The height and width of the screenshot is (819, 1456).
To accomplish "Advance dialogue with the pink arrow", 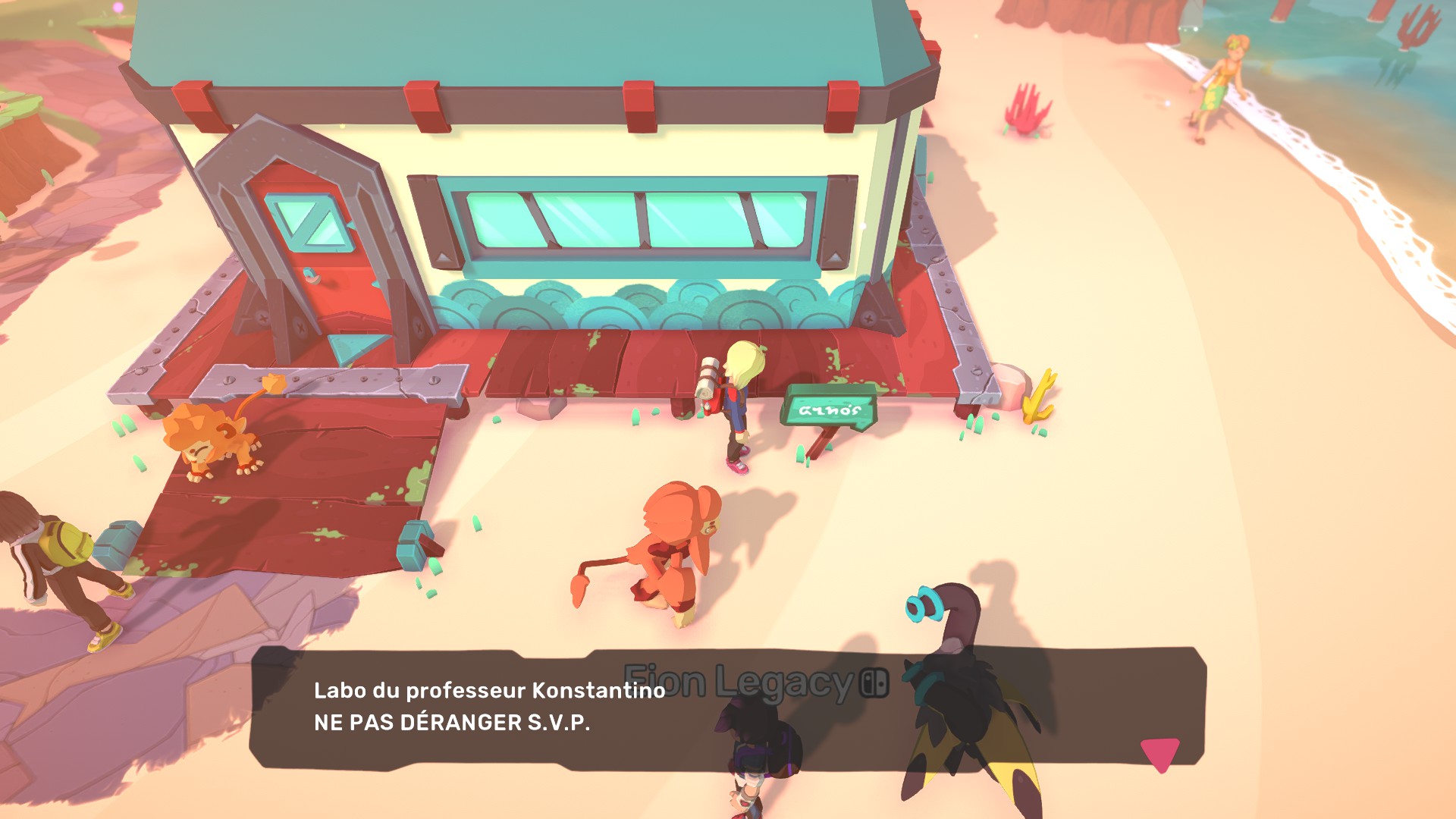I will (1159, 753).
